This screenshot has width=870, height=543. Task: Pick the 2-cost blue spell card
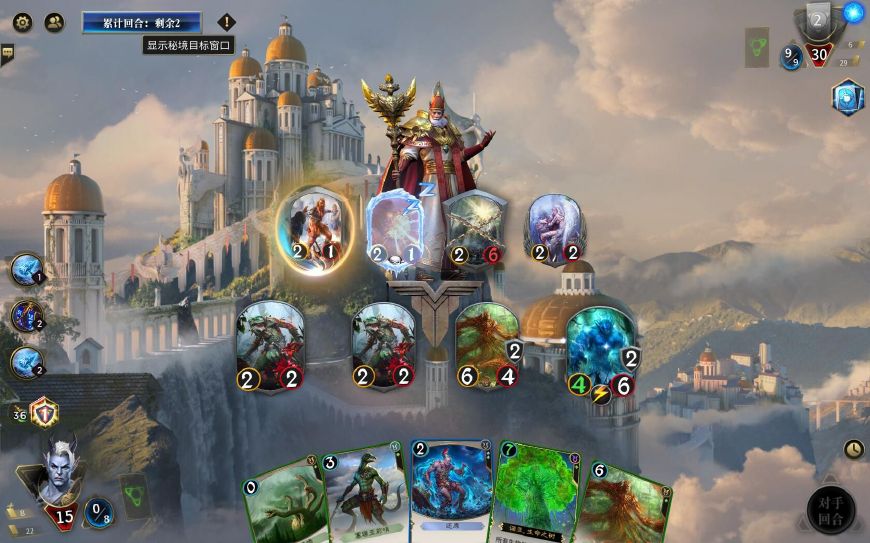coord(449,488)
